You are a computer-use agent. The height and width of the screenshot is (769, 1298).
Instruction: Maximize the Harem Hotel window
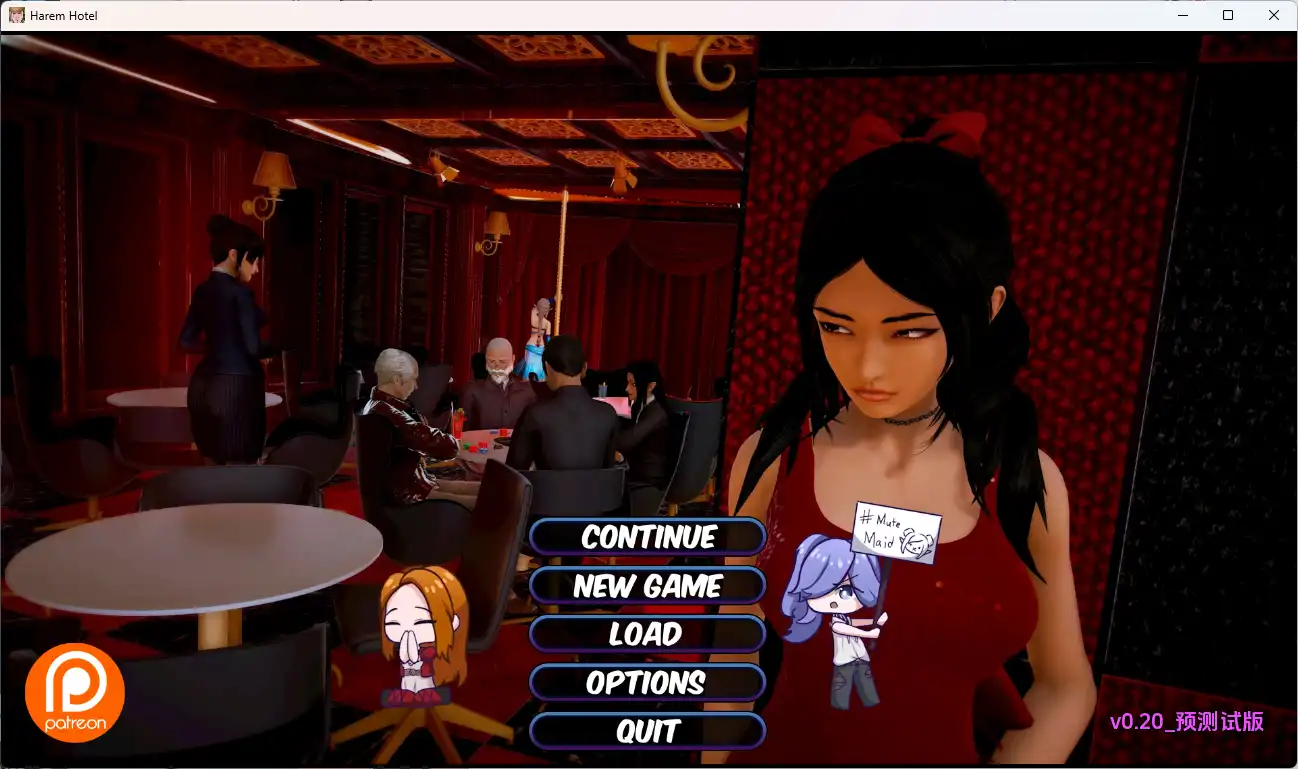(x=1227, y=15)
